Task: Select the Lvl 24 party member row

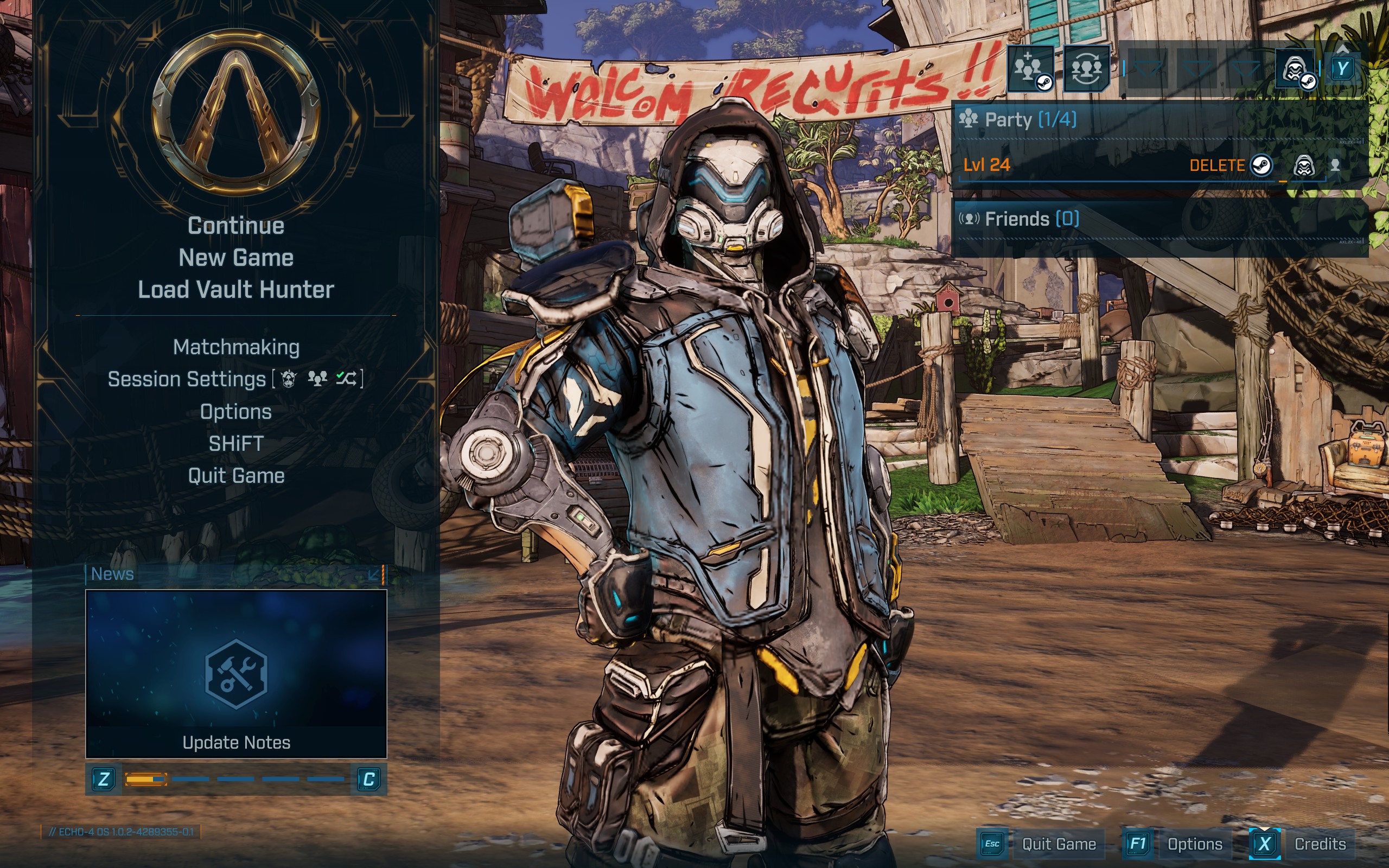Action: [x=1062, y=166]
